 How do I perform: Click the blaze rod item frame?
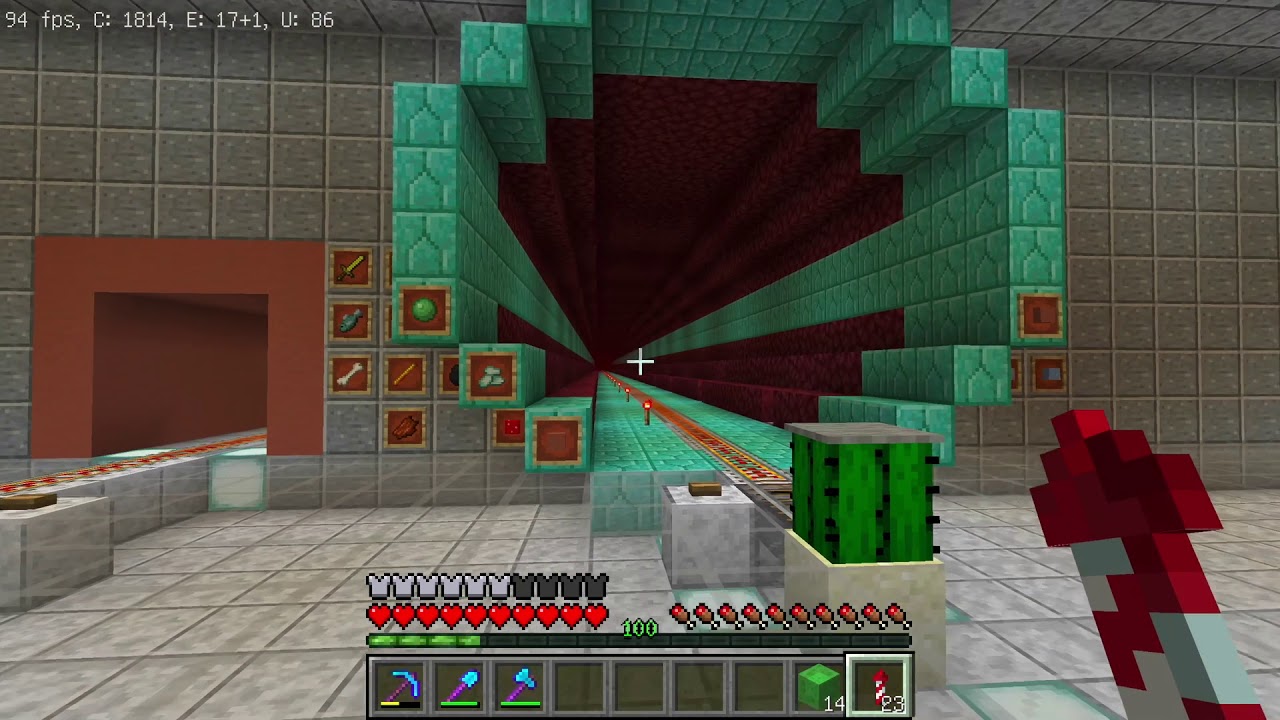point(404,374)
